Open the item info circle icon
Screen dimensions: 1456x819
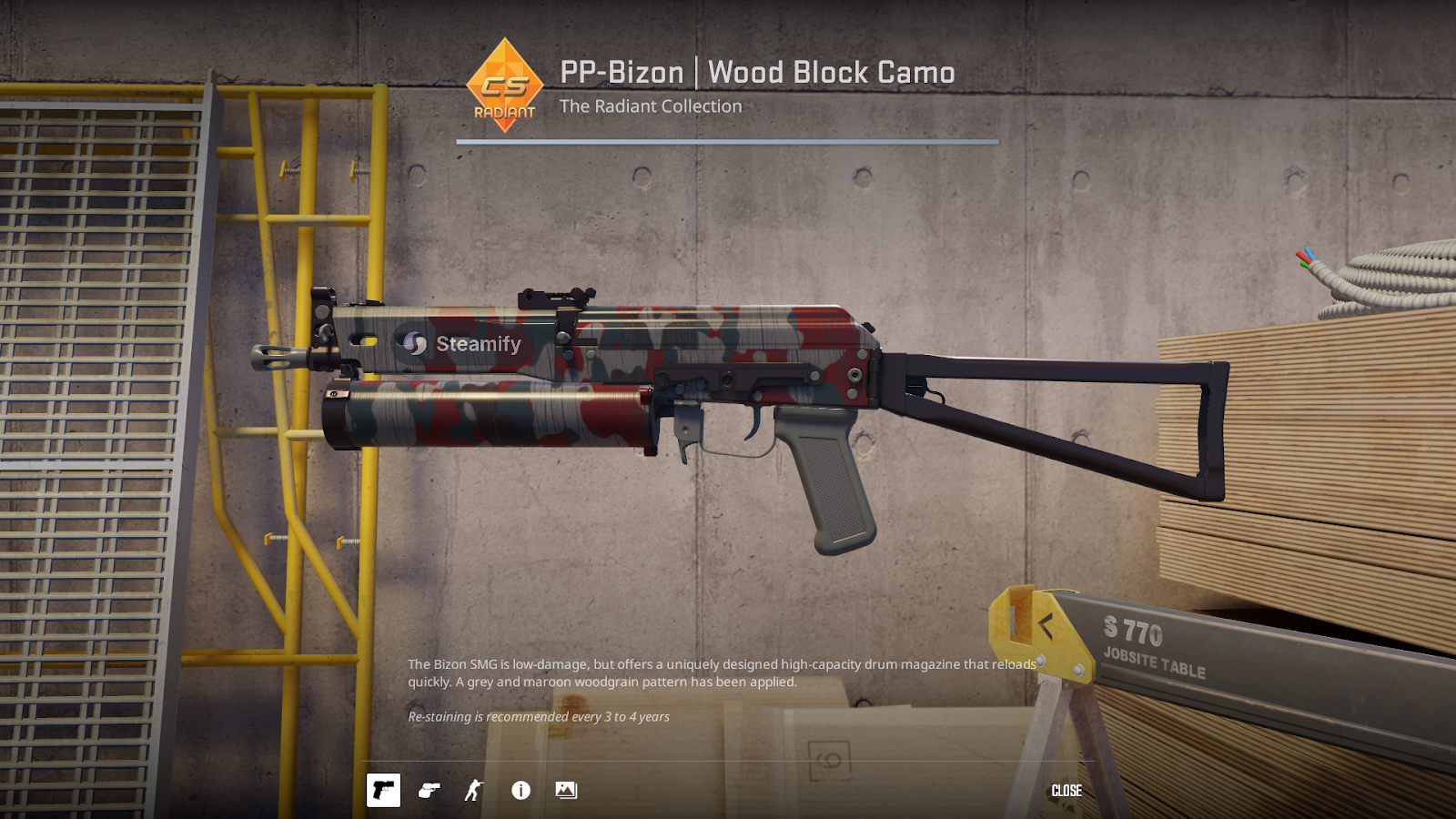click(x=521, y=790)
